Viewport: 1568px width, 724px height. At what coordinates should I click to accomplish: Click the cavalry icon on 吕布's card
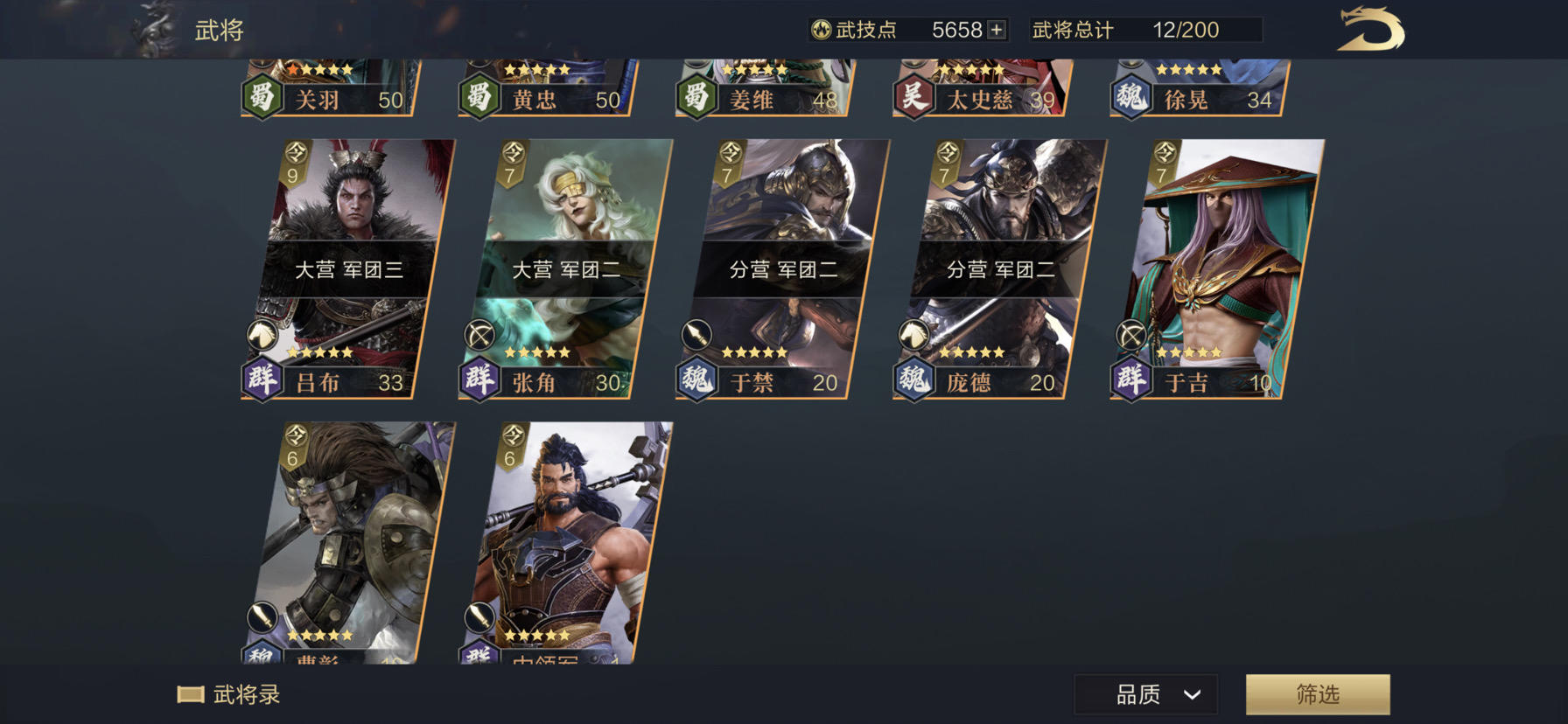tap(264, 335)
